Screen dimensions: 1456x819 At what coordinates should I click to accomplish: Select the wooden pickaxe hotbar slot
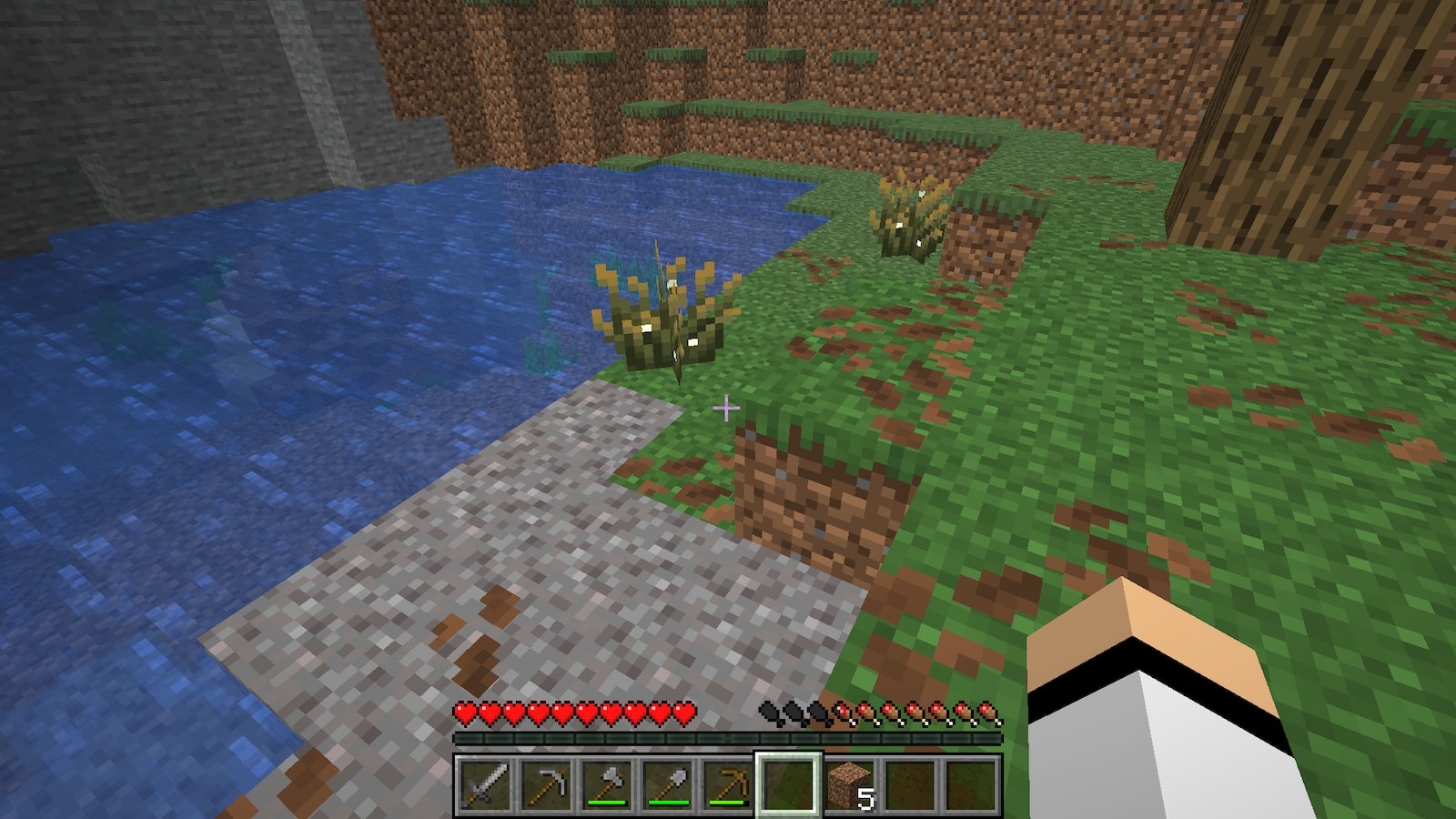[728, 784]
